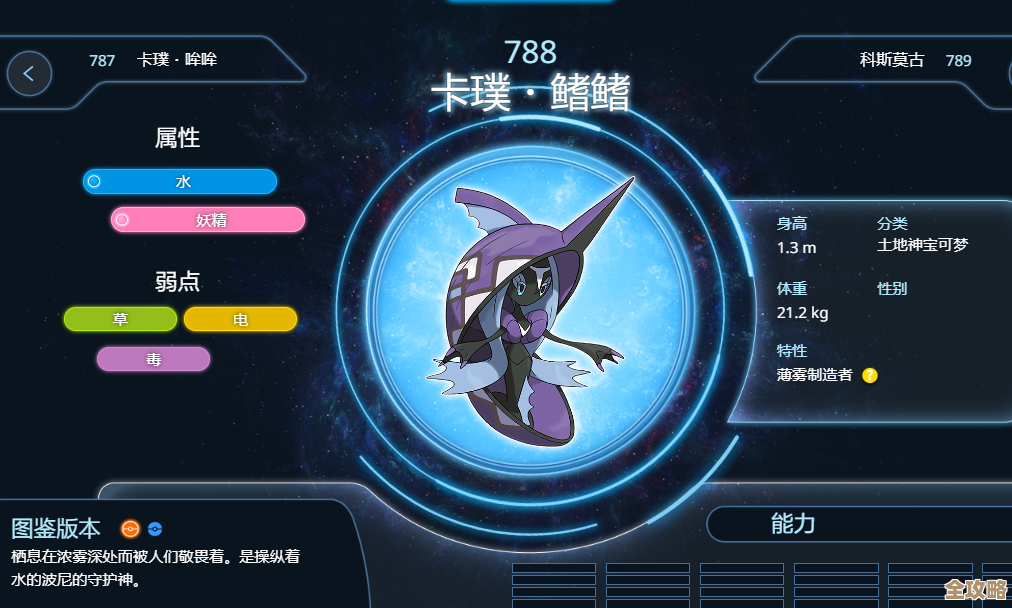Show ability info via yellow question mark
Screen dimensions: 1012x608
(x=870, y=375)
